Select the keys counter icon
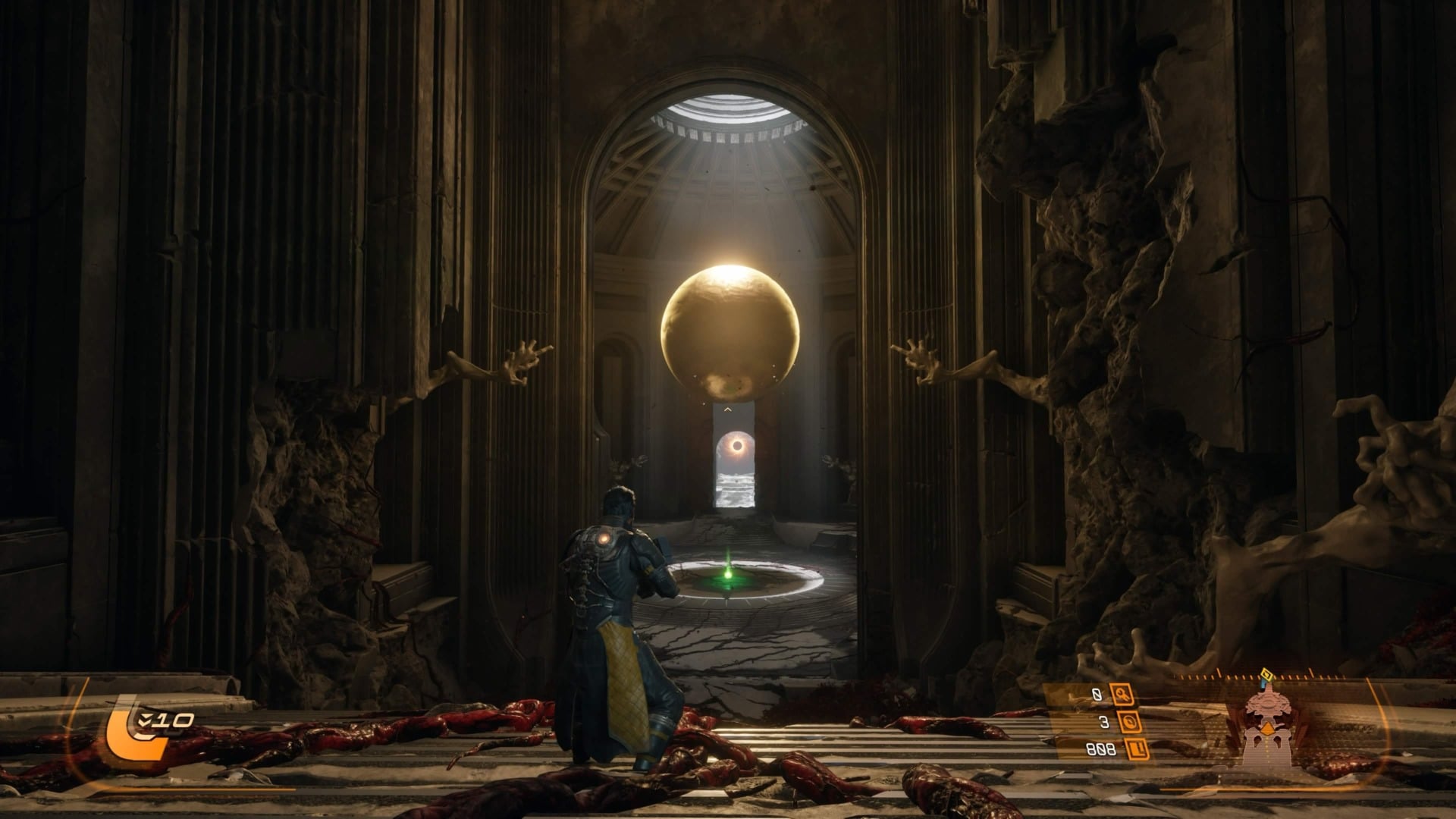Image resolution: width=1456 pixels, height=819 pixels. (x=1122, y=694)
